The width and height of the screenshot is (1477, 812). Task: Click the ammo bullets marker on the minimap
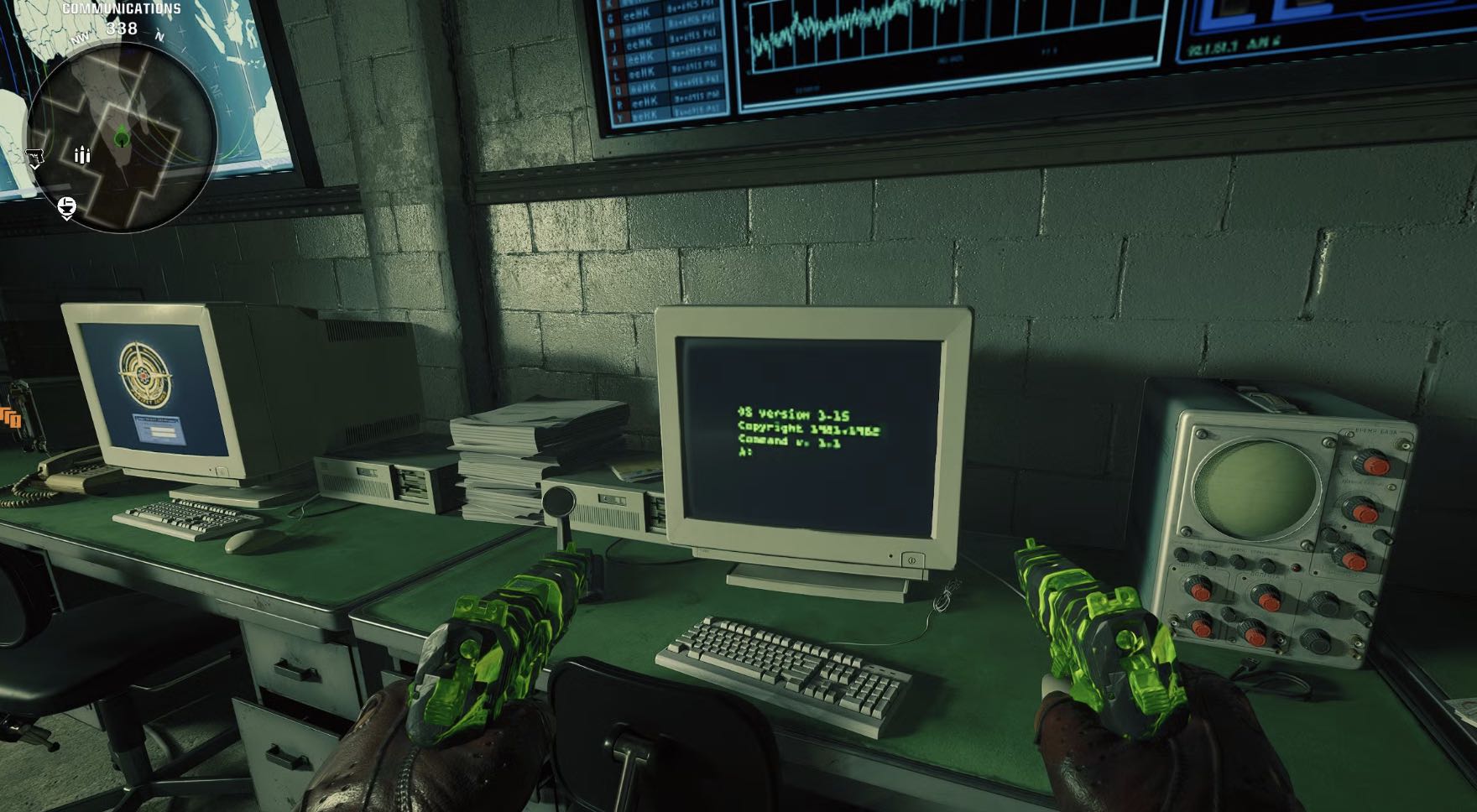[82, 155]
